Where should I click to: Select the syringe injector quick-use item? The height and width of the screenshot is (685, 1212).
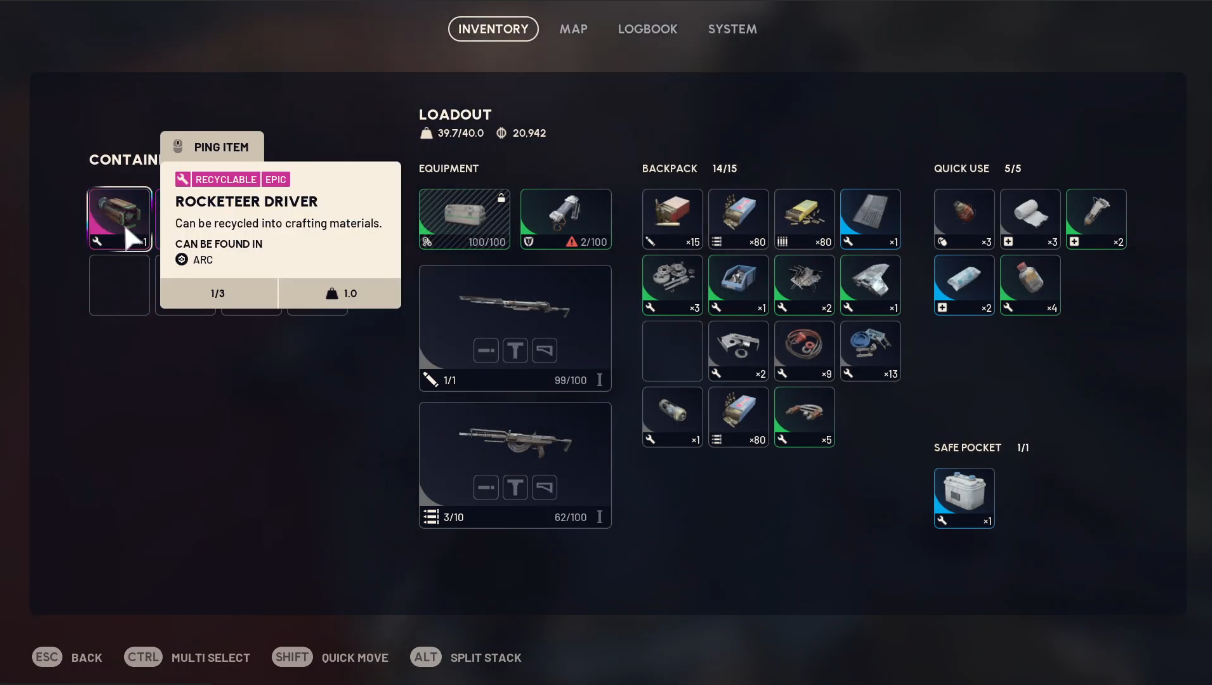(1096, 219)
